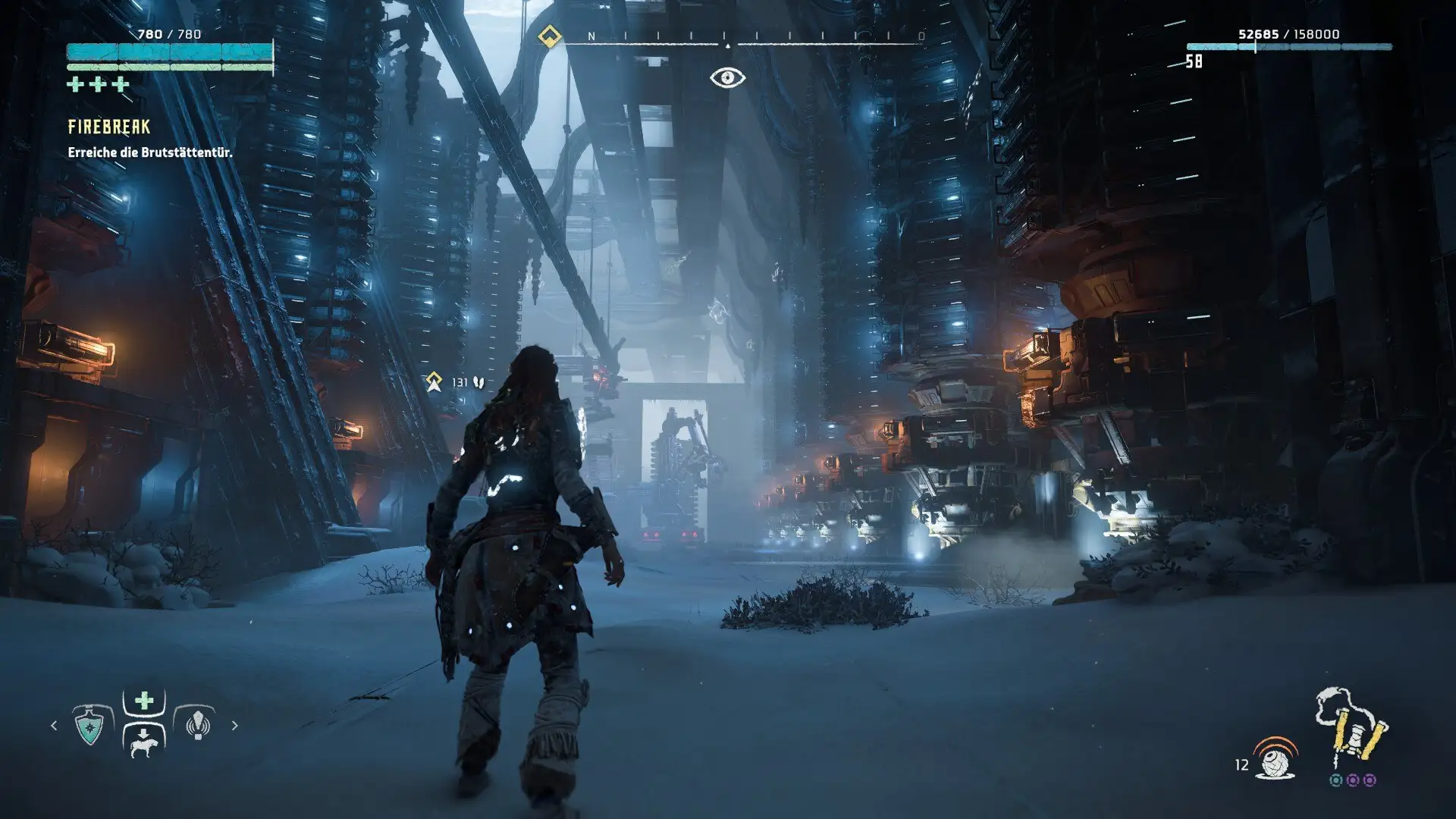Select the green cross healing slot

click(143, 701)
